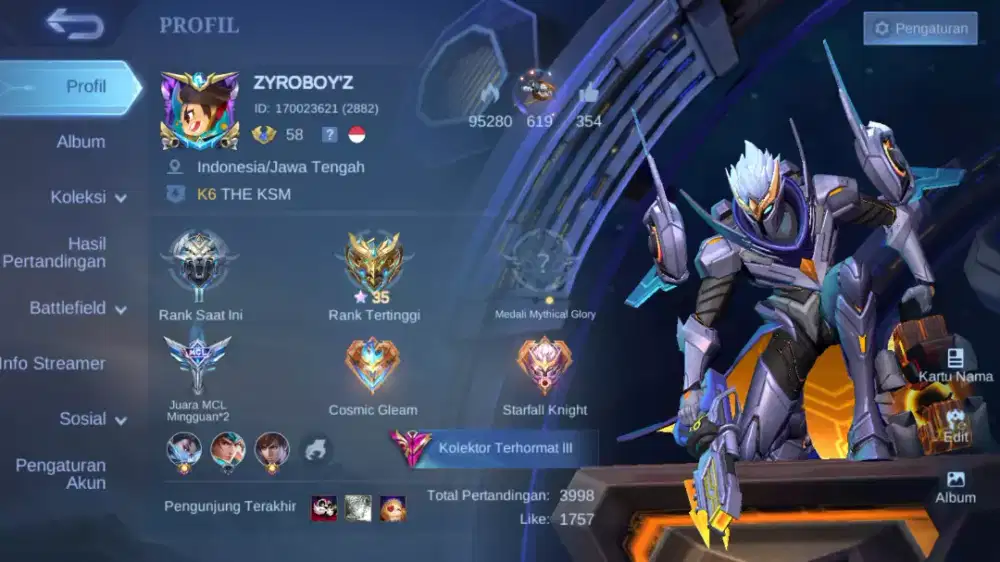Open the Kartu Nama name card

[x=956, y=365]
